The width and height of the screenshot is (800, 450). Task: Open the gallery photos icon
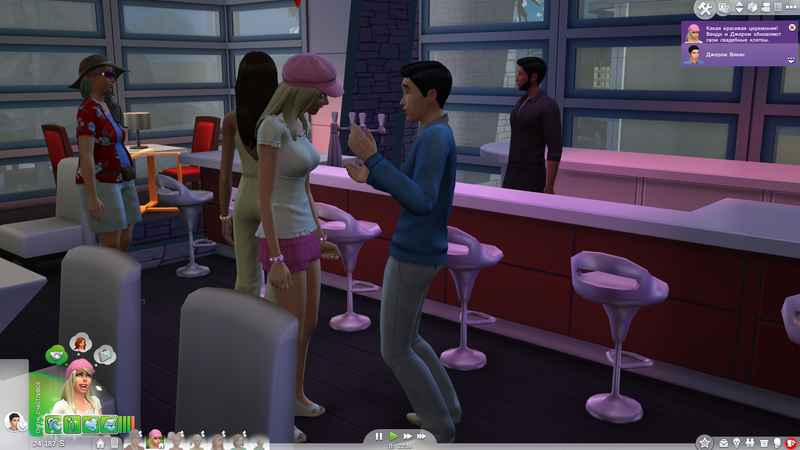coord(723,9)
